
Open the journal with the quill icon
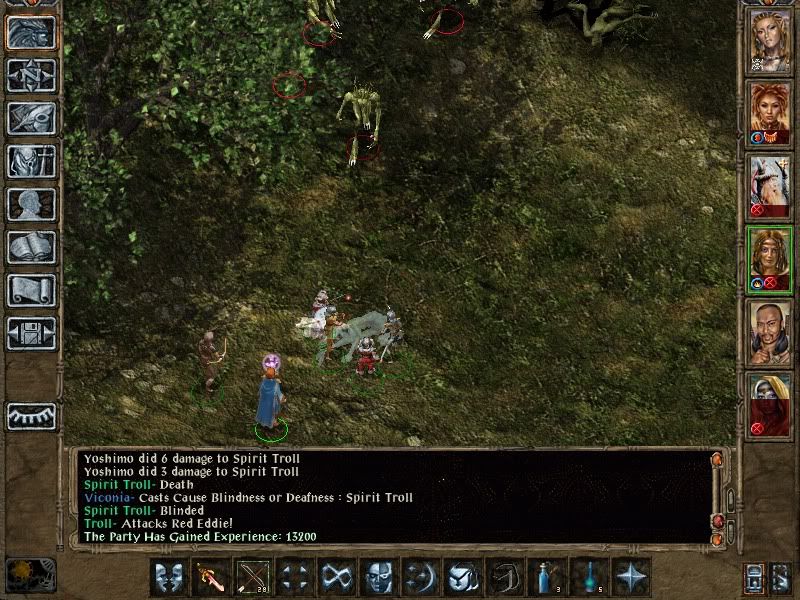(31, 118)
